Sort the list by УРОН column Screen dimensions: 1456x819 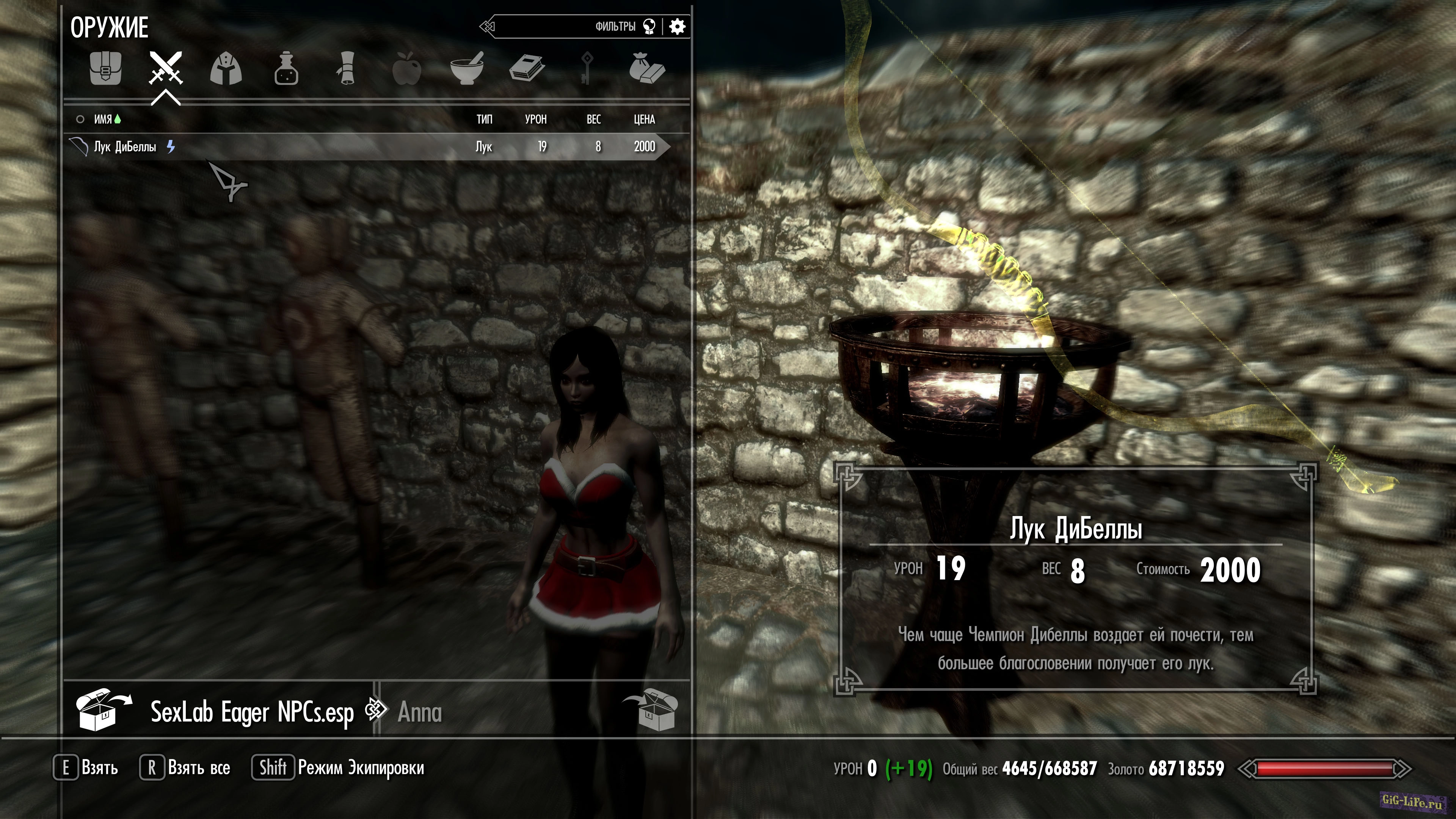coord(535,119)
